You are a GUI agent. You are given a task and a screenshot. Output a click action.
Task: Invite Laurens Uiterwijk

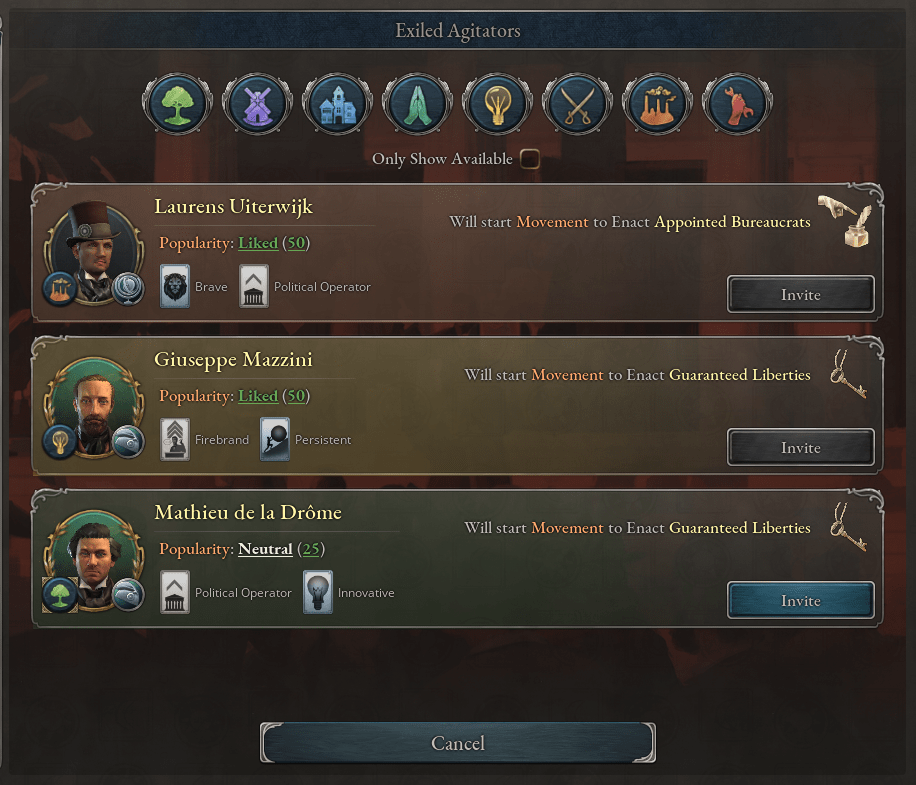coord(800,295)
